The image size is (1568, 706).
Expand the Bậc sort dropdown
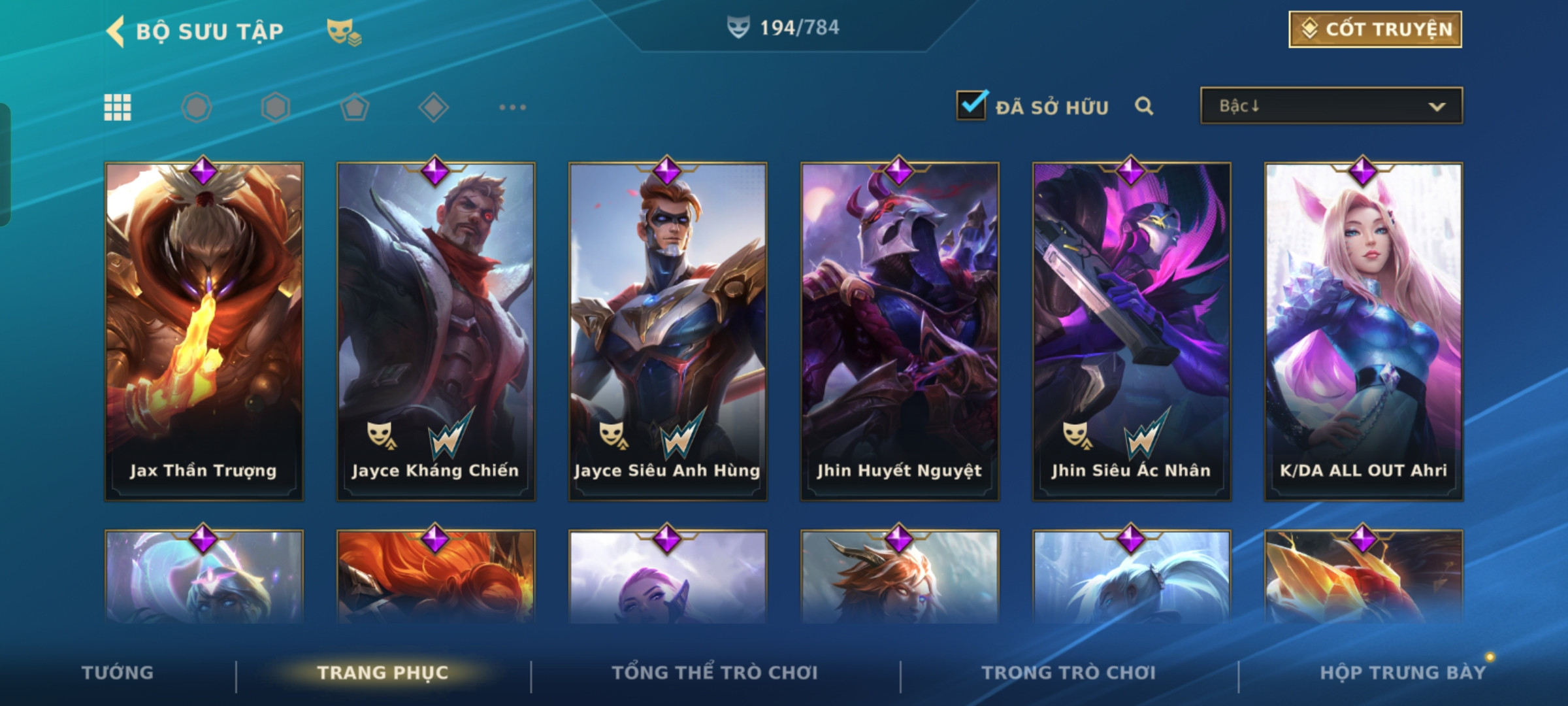pyautogui.click(x=1331, y=106)
